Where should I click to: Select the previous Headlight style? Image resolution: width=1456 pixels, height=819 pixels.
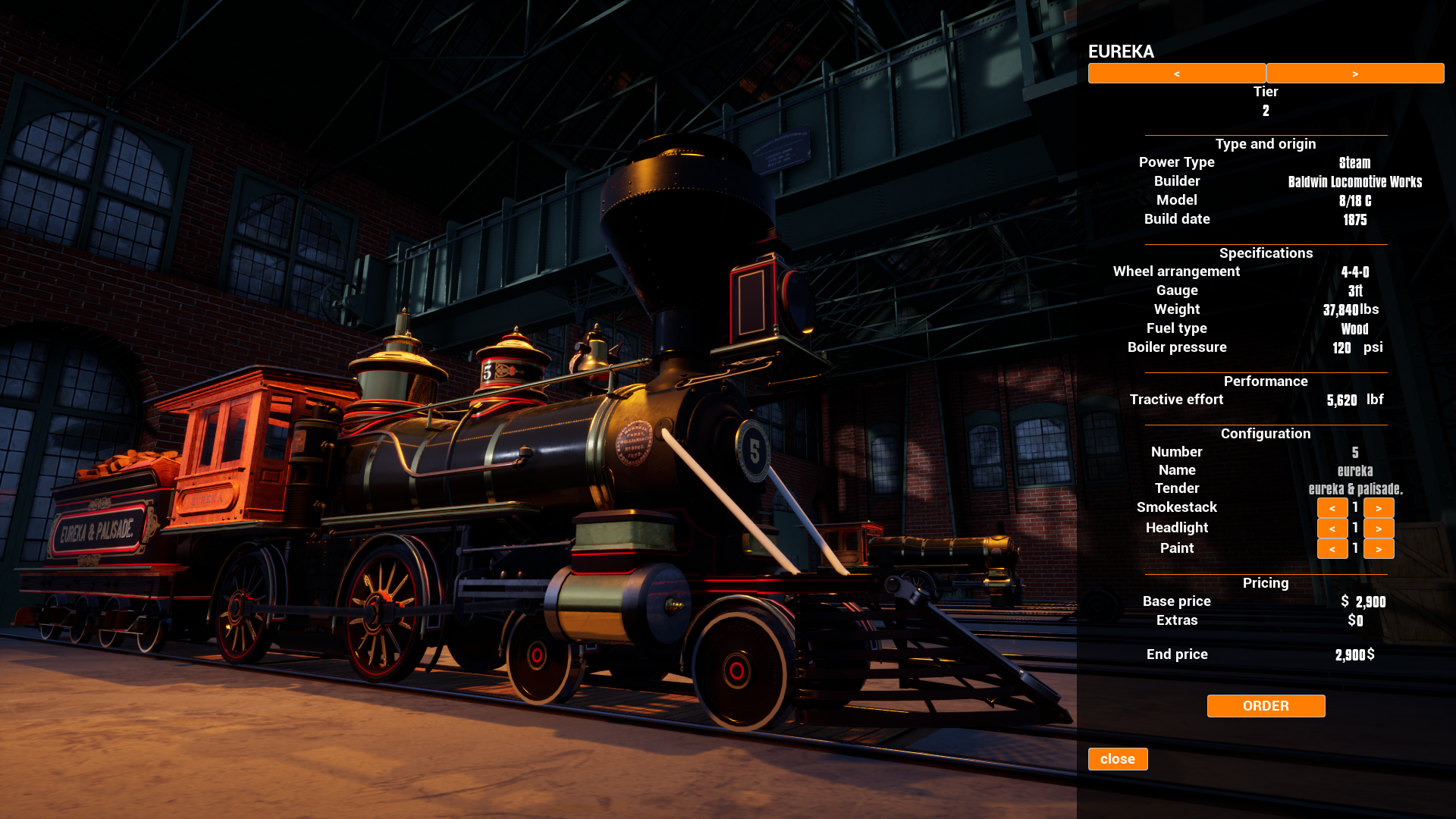tap(1332, 529)
